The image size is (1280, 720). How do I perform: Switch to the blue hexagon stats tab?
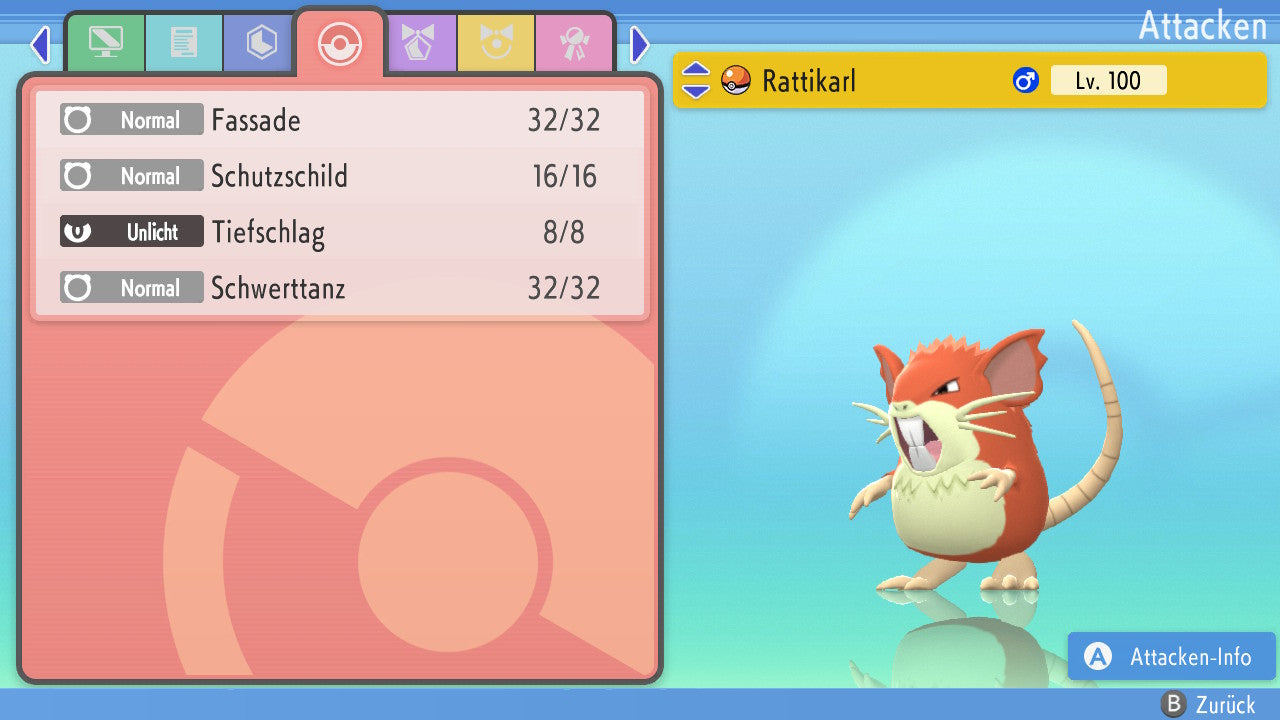pos(262,42)
